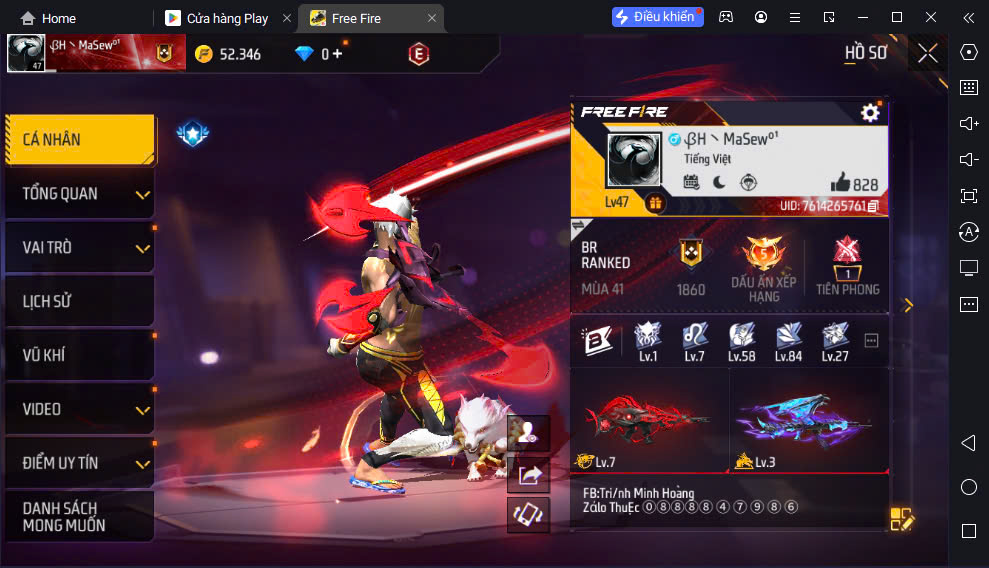The width and height of the screenshot is (989, 568).
Task: Open the gift icon under the avatar
Action: click(655, 203)
